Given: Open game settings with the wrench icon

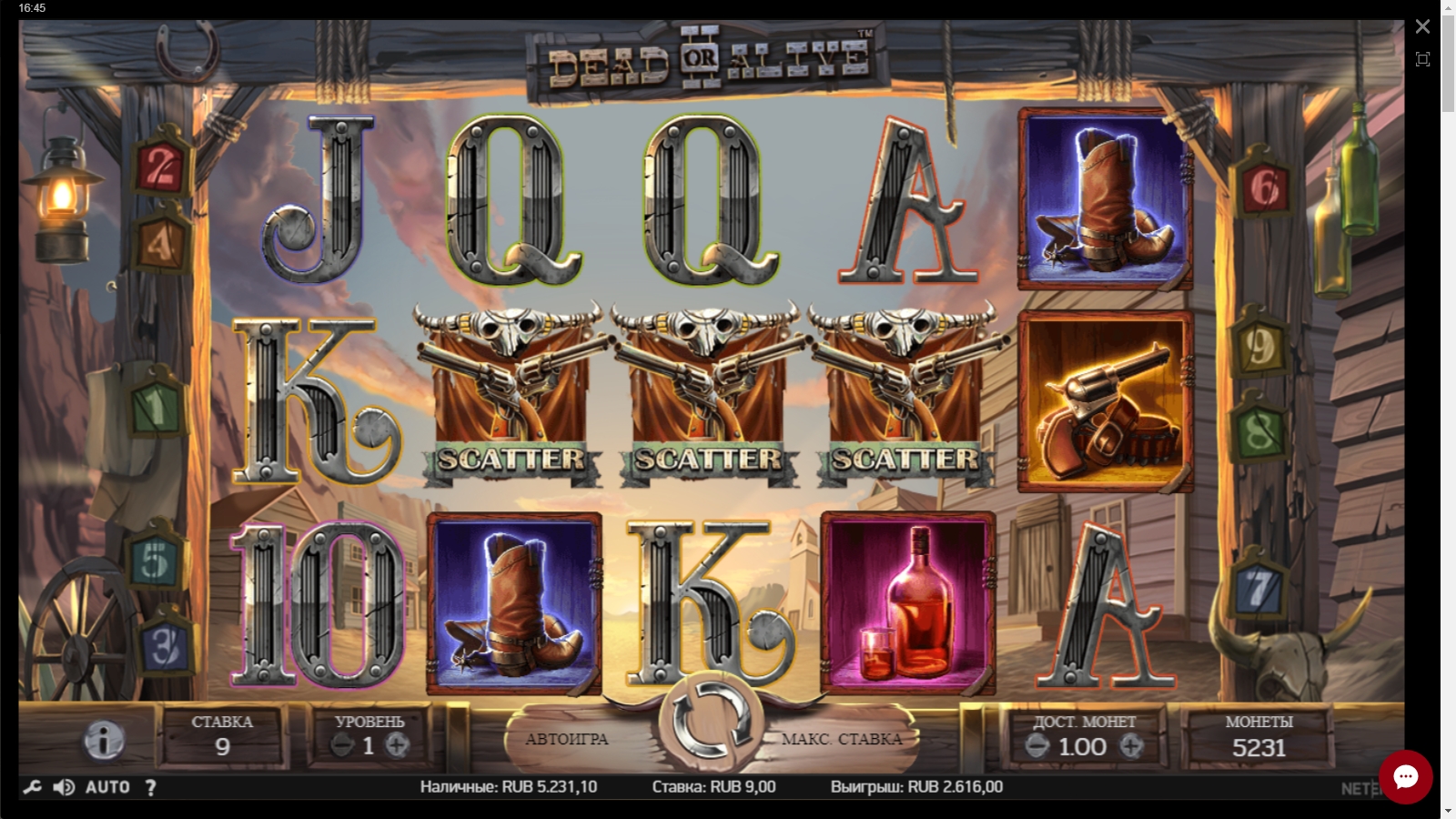Looking at the screenshot, I should [x=32, y=787].
